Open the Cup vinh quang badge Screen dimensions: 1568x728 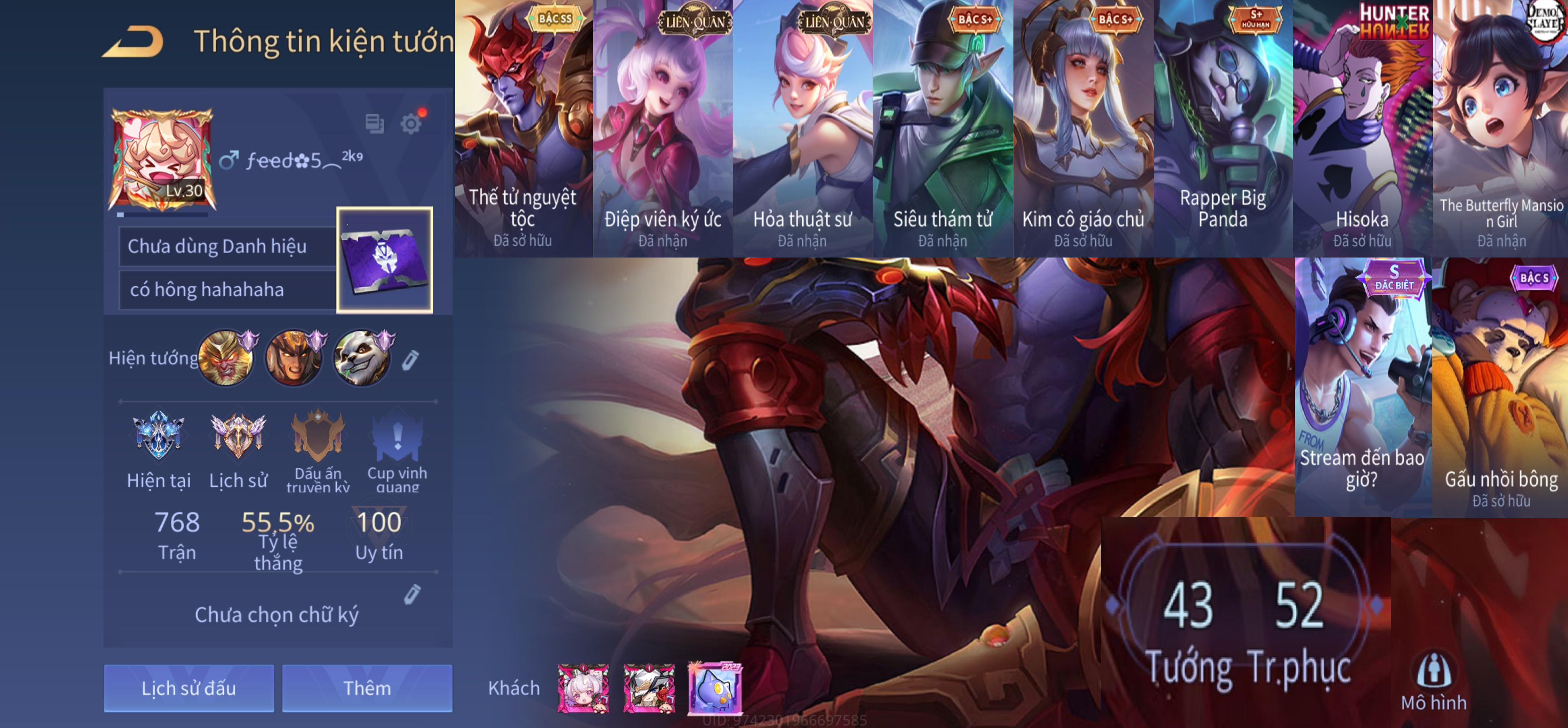pyautogui.click(x=397, y=436)
